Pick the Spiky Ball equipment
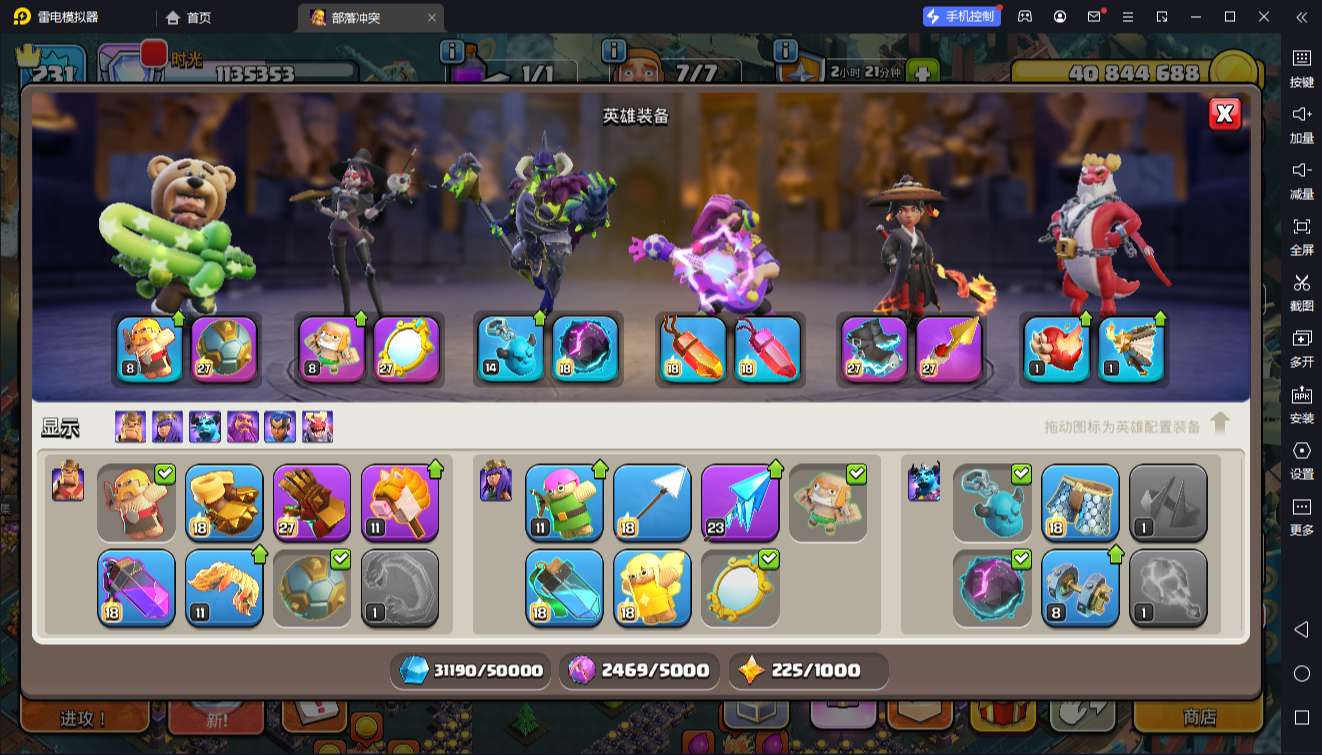The image size is (1322, 755). coord(312,587)
